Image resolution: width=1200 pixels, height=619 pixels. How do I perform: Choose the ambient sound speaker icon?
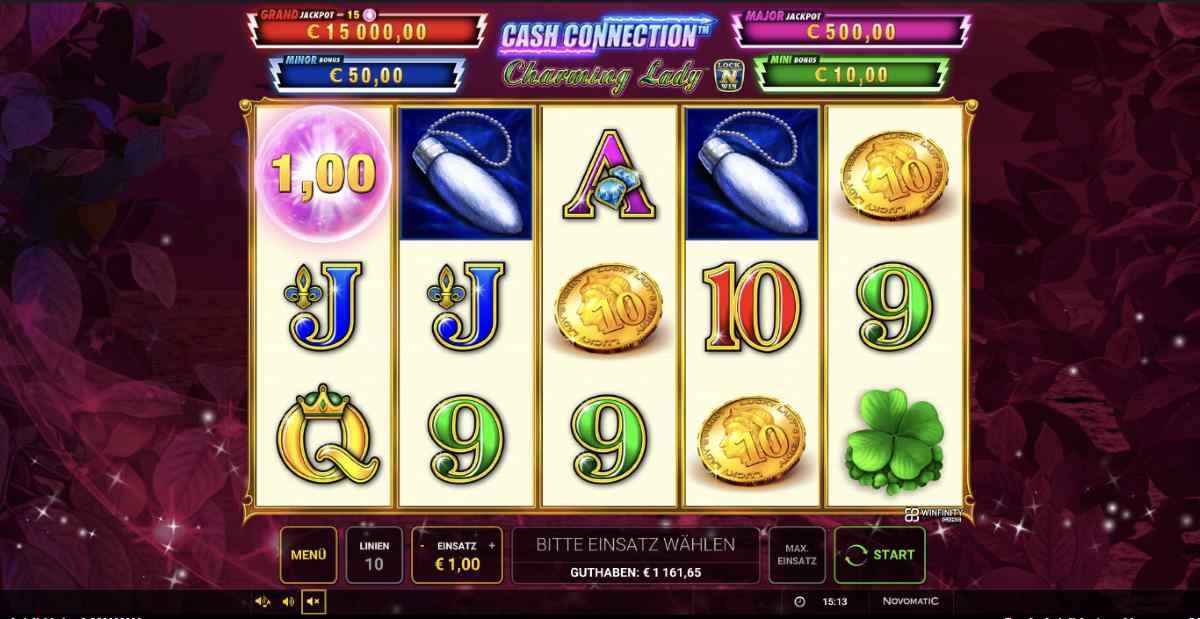pos(263,601)
